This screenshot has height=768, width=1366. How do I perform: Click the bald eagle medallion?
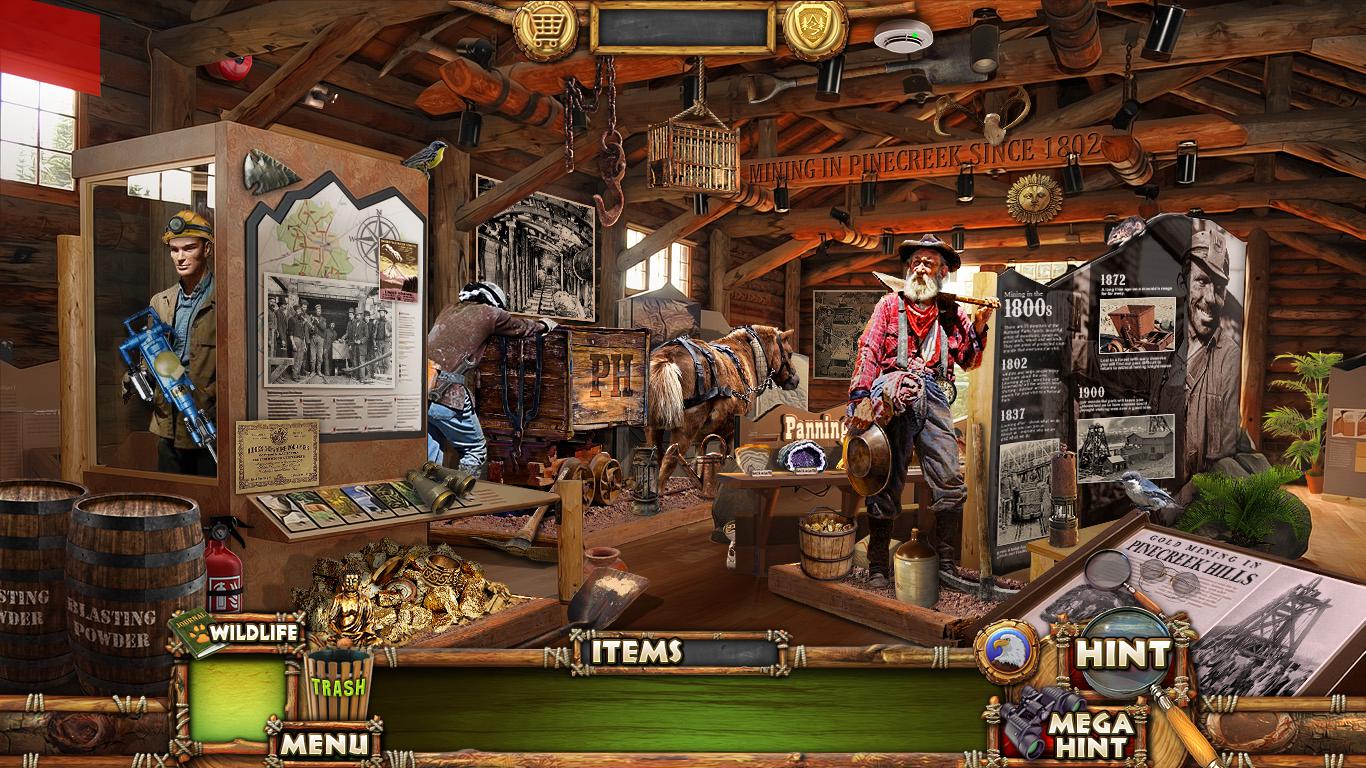pyautogui.click(x=1007, y=651)
